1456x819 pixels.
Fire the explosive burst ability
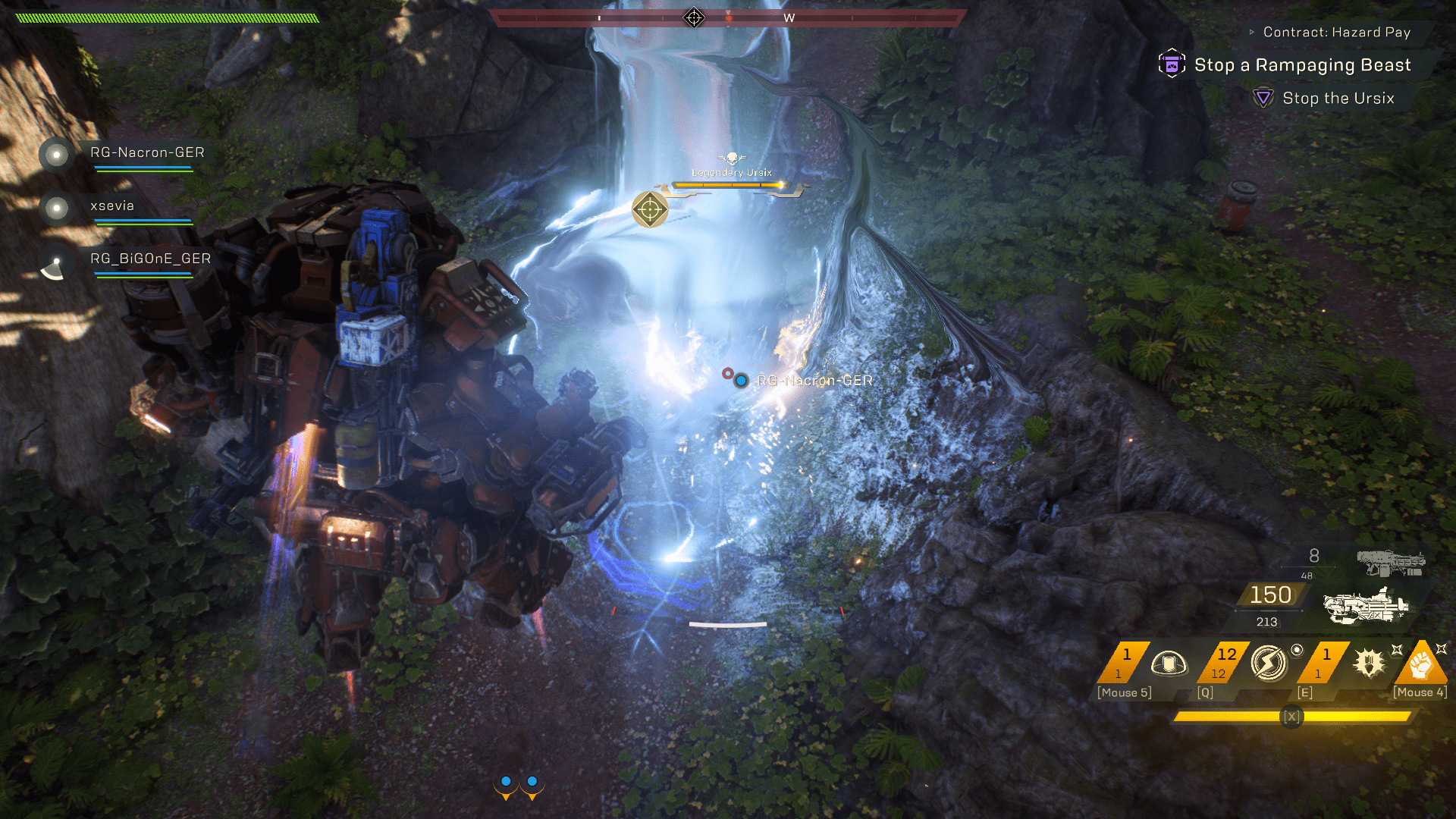click(x=1369, y=664)
